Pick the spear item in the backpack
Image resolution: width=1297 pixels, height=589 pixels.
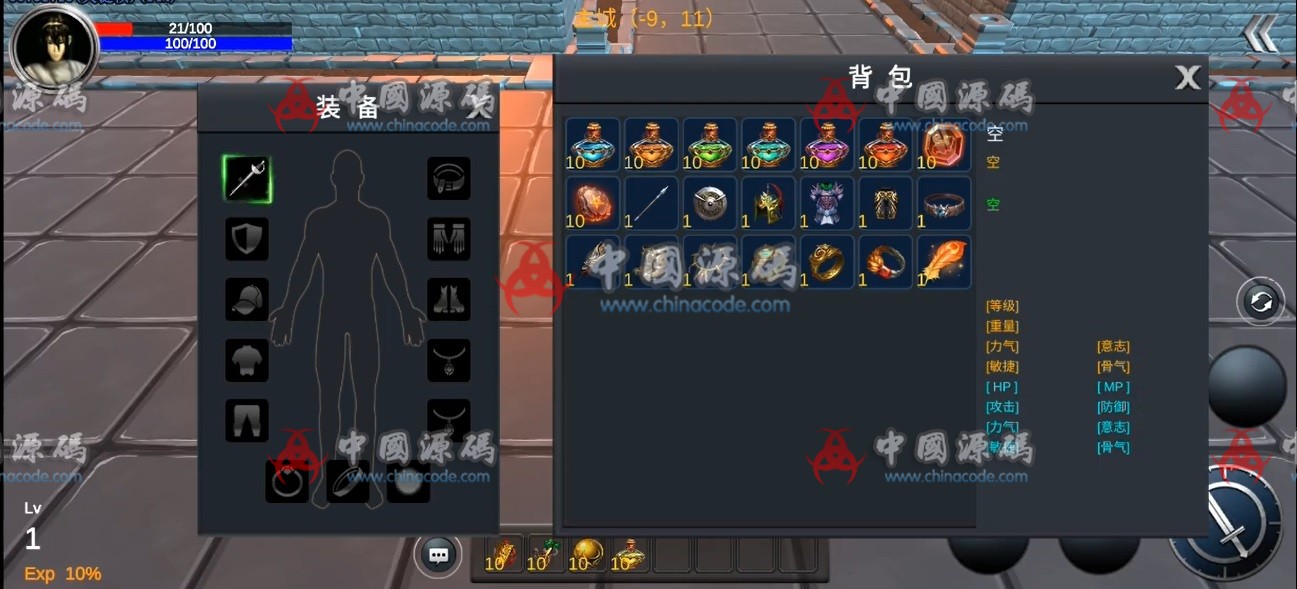coord(651,204)
